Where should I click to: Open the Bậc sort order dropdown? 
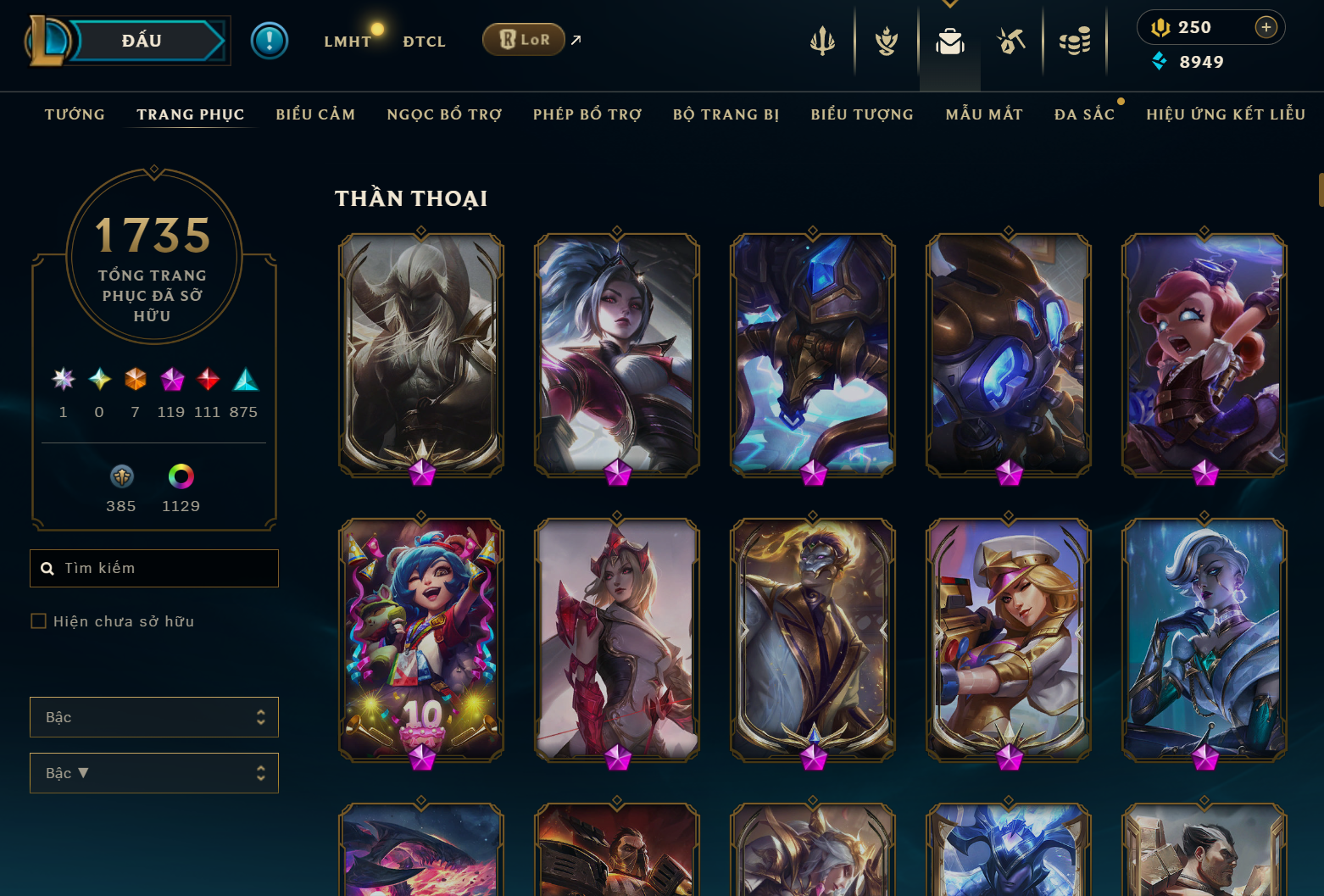click(154, 772)
